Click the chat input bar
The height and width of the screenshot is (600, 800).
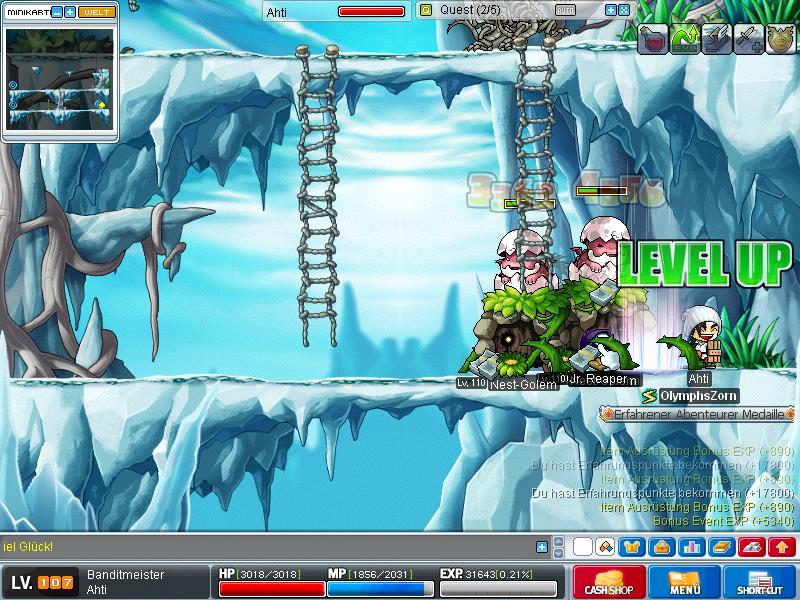[x=270, y=547]
